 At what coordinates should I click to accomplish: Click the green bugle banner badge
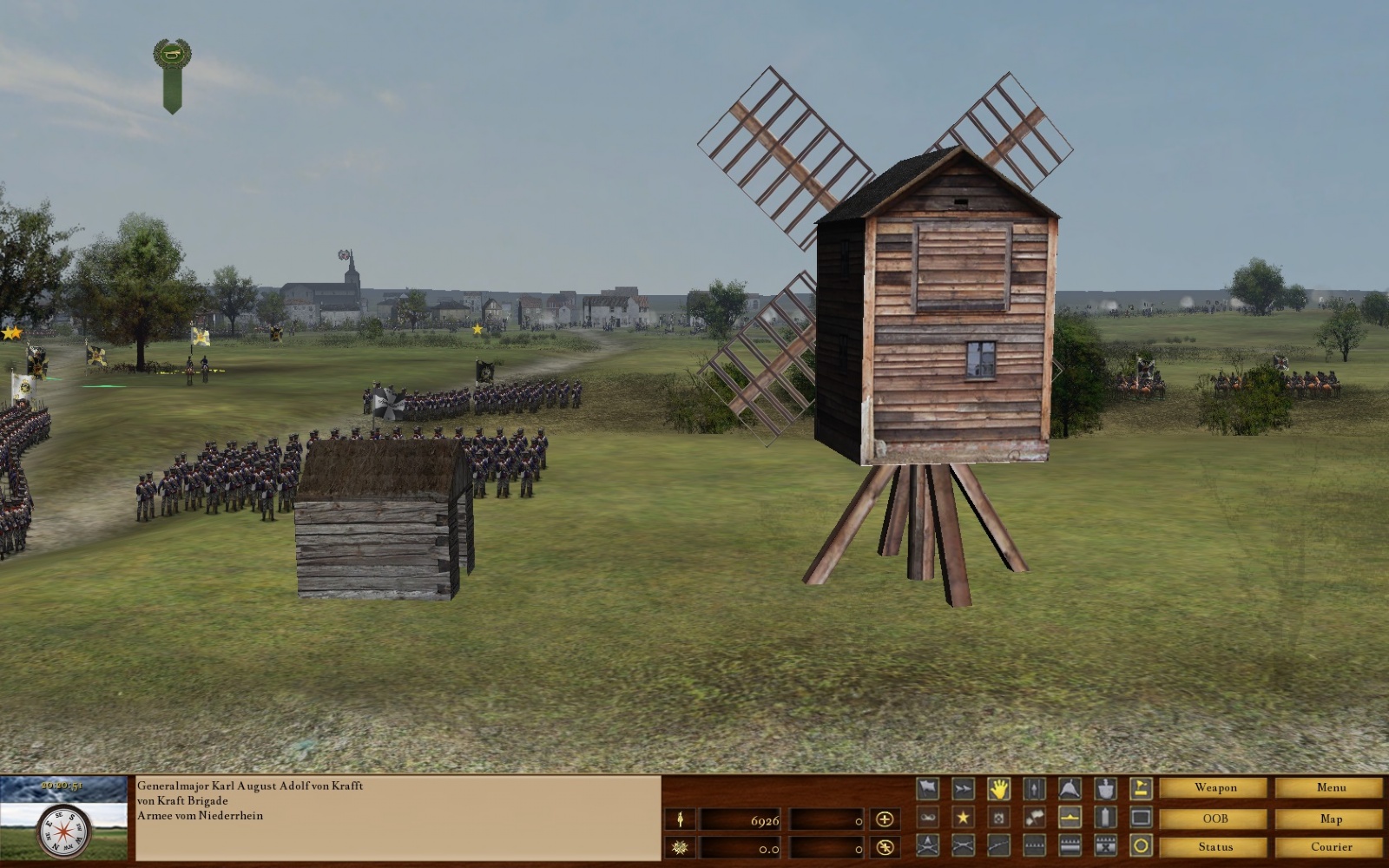tap(172, 74)
